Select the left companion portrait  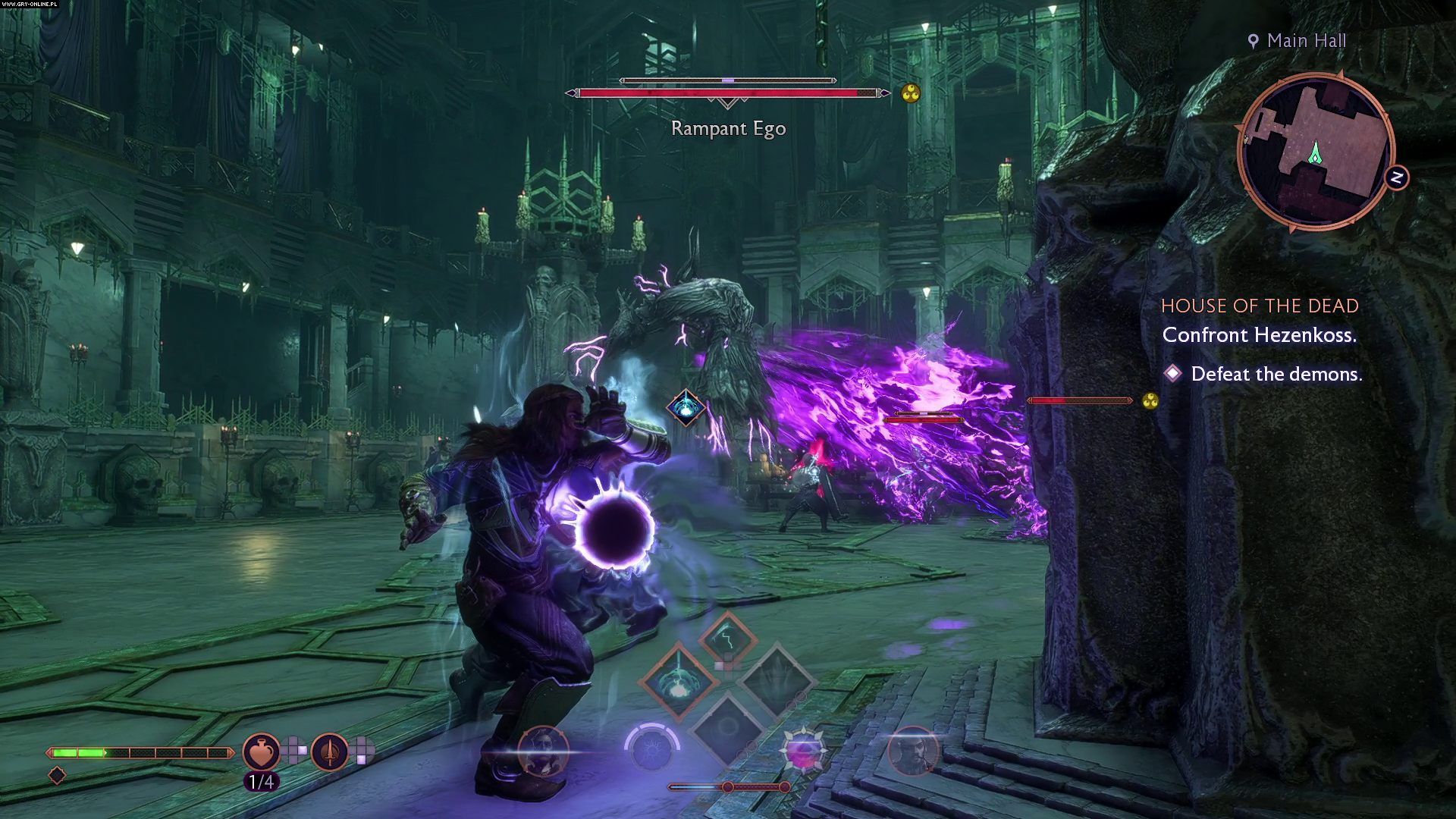pyautogui.click(x=543, y=751)
